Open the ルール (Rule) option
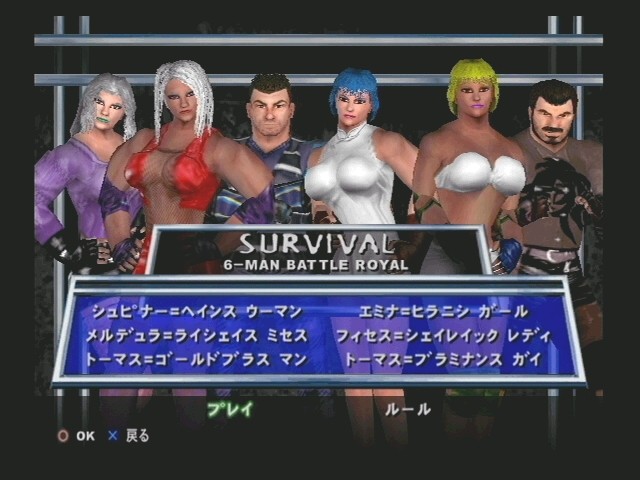Viewport: 640px width, 480px height. 408,408
